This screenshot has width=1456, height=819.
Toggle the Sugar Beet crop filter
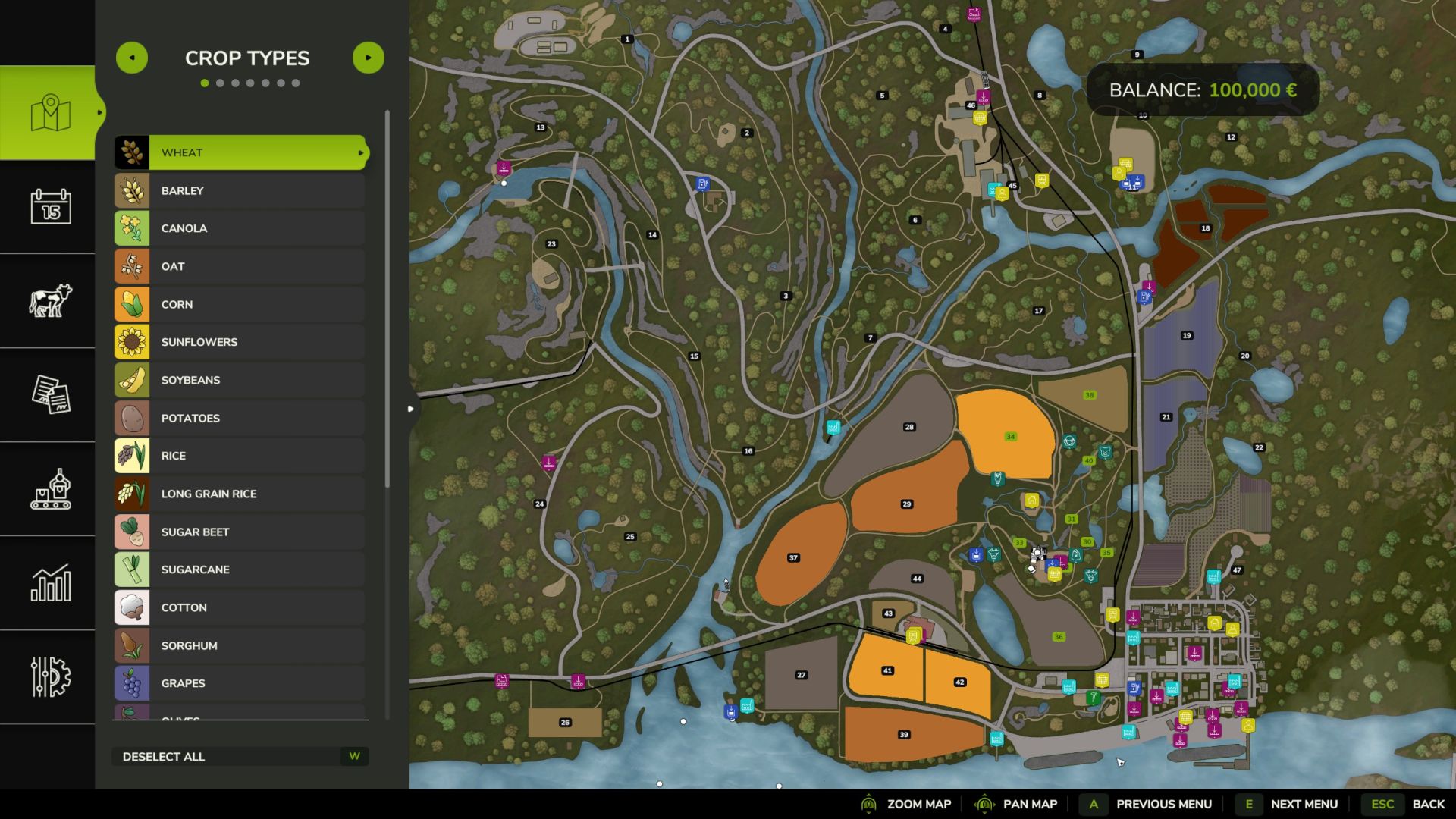coord(241,532)
